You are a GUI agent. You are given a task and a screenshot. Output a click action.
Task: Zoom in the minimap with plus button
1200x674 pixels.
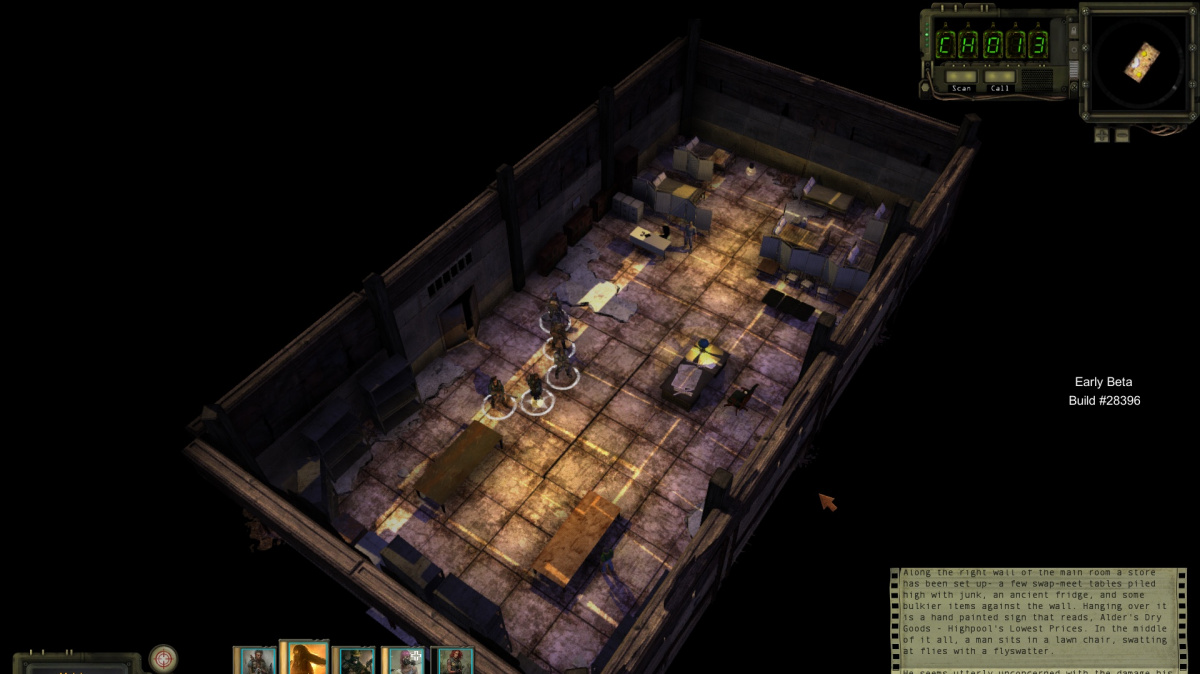pyautogui.click(x=1101, y=135)
